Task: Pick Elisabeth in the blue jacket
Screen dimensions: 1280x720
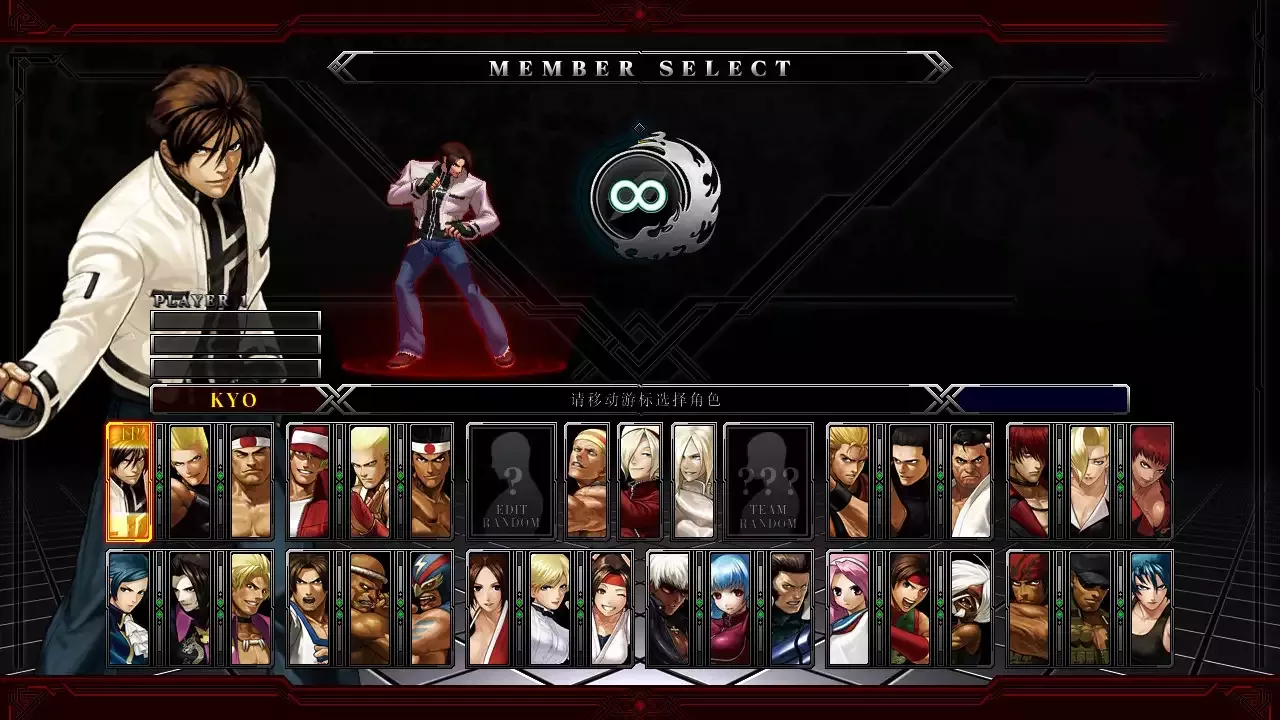Action: click(x=129, y=609)
